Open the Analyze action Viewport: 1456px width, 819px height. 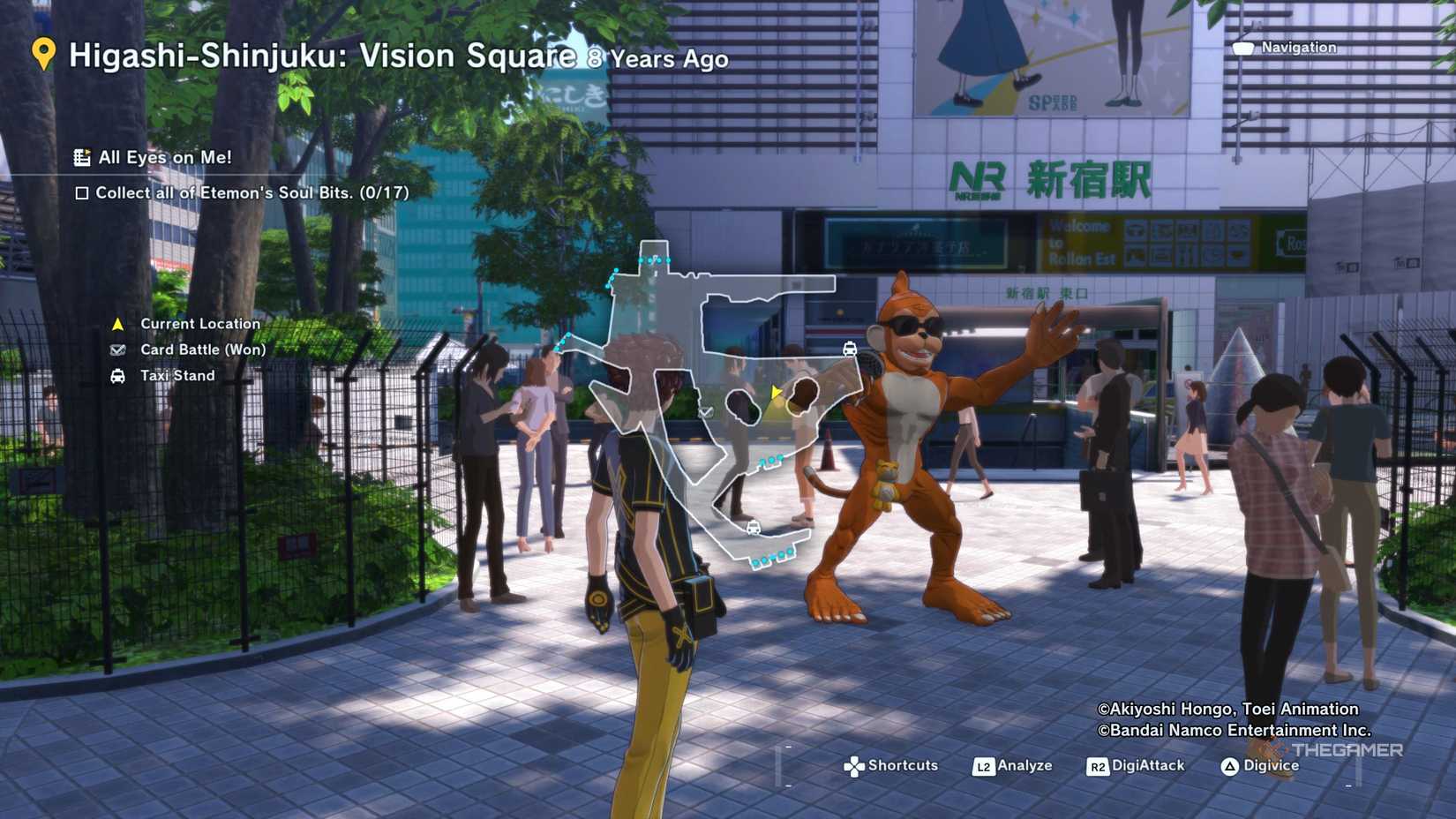[x=1024, y=766]
